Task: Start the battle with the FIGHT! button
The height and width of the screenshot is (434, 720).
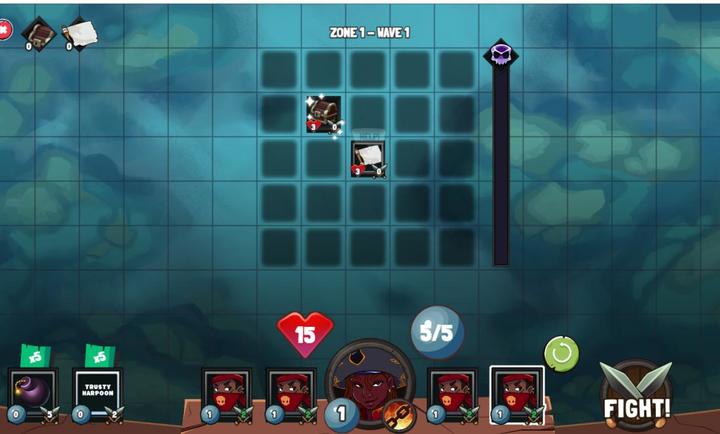Action: click(x=636, y=396)
